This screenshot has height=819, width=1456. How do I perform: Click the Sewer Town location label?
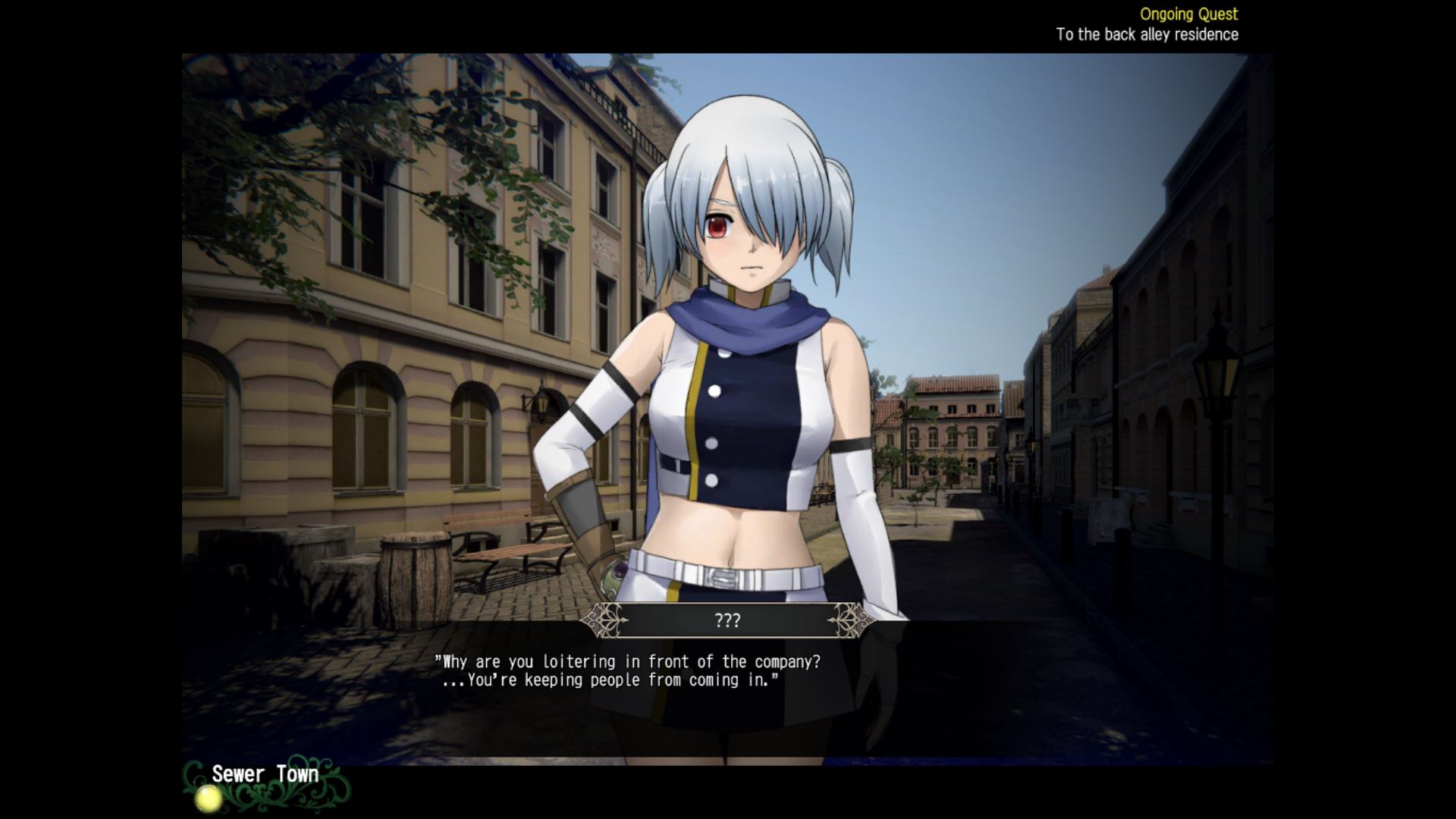[265, 774]
